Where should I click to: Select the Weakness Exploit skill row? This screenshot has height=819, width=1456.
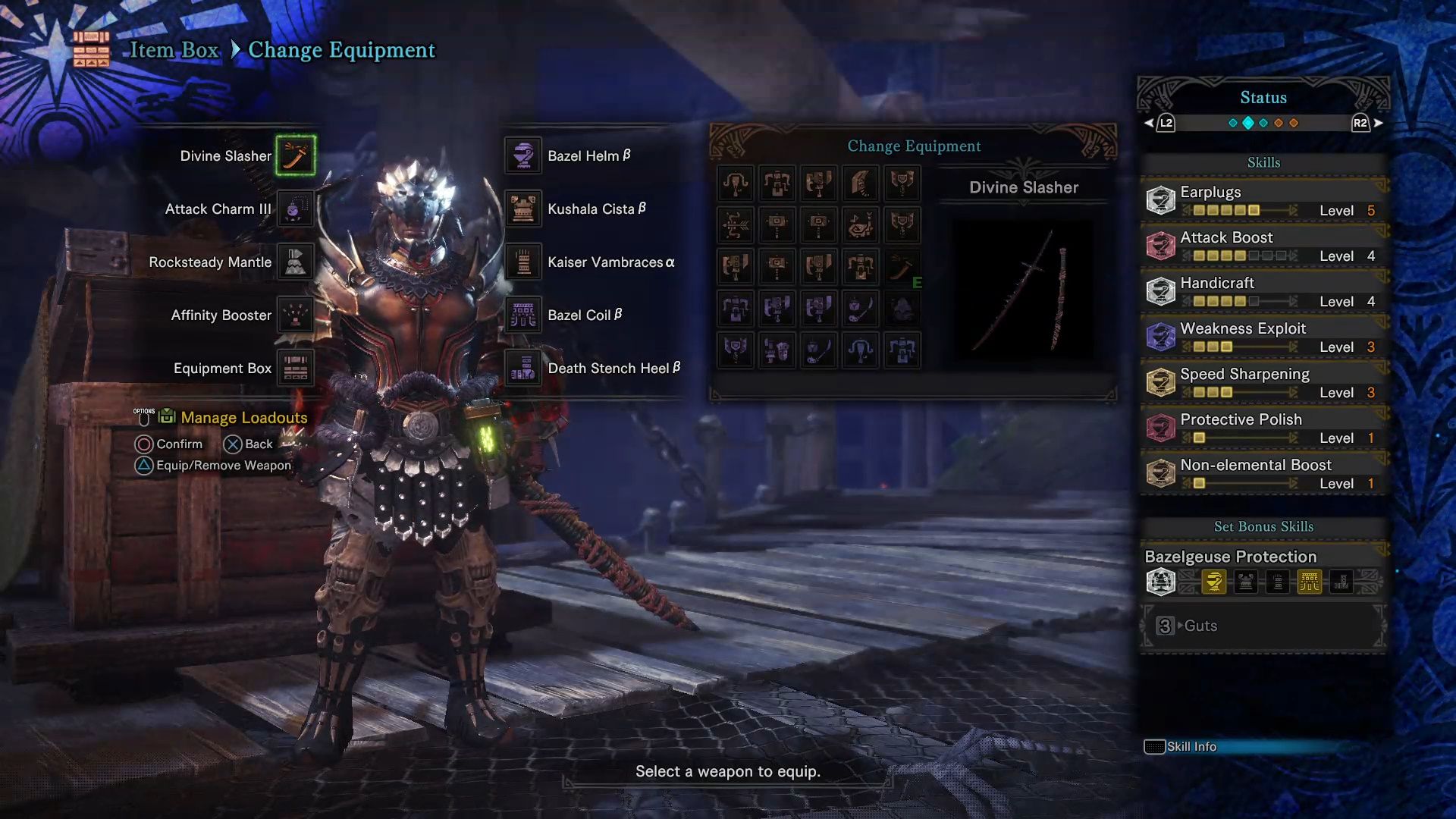[x=1263, y=337]
